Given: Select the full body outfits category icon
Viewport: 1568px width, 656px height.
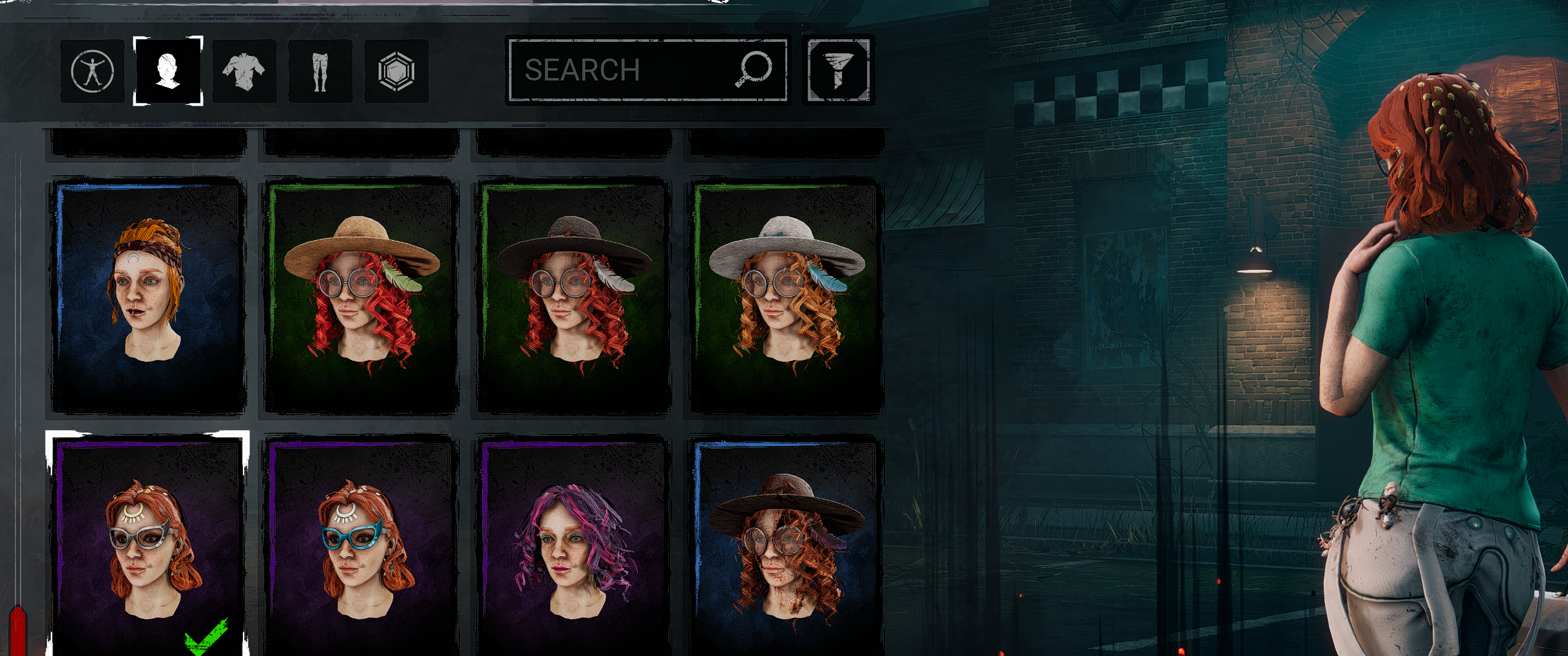Looking at the screenshot, I should (x=92, y=71).
